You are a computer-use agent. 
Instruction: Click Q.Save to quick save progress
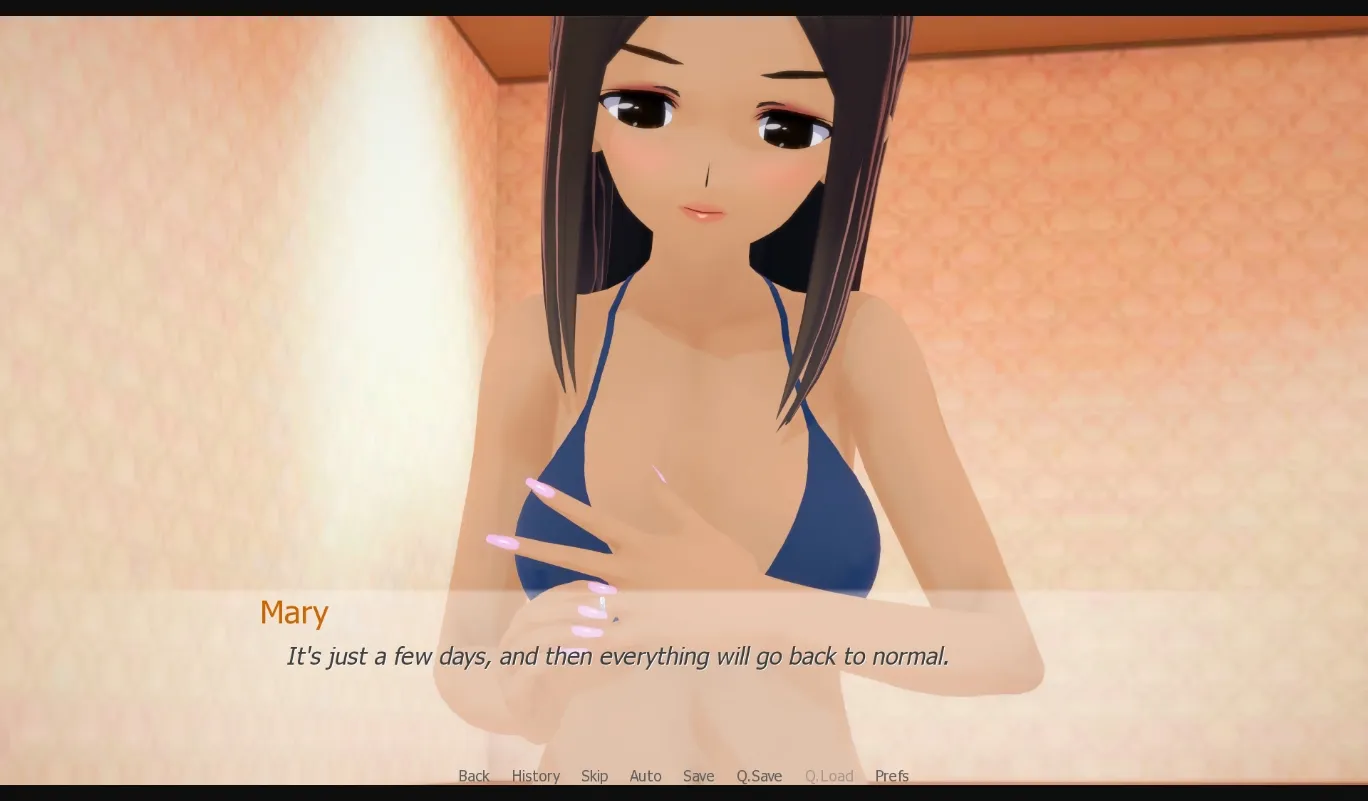[x=759, y=776]
